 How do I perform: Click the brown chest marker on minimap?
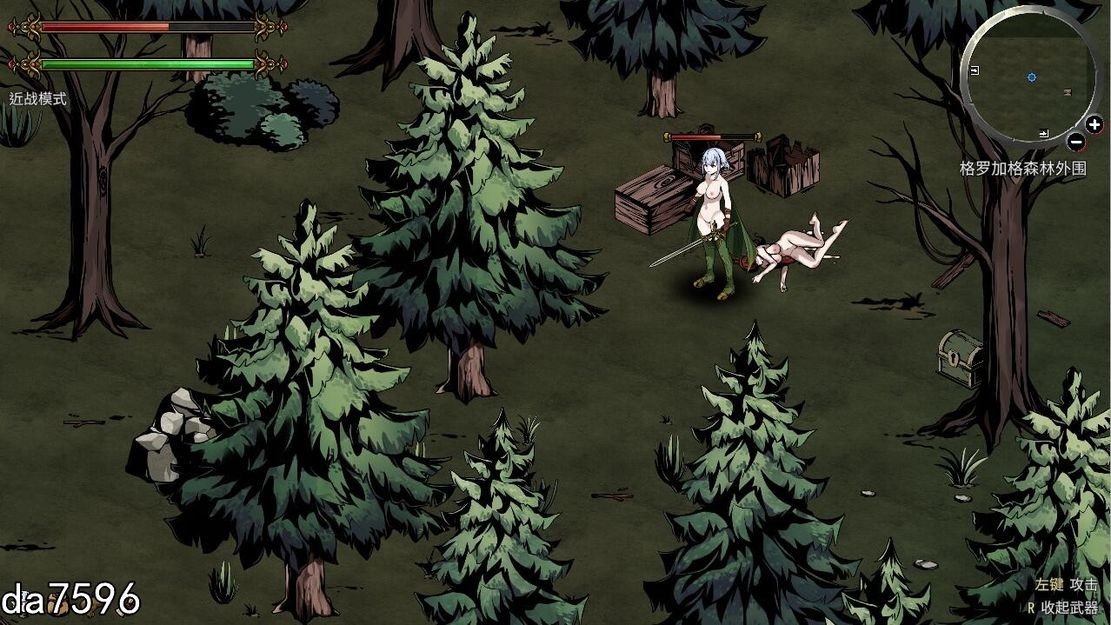pyautogui.click(x=1067, y=92)
